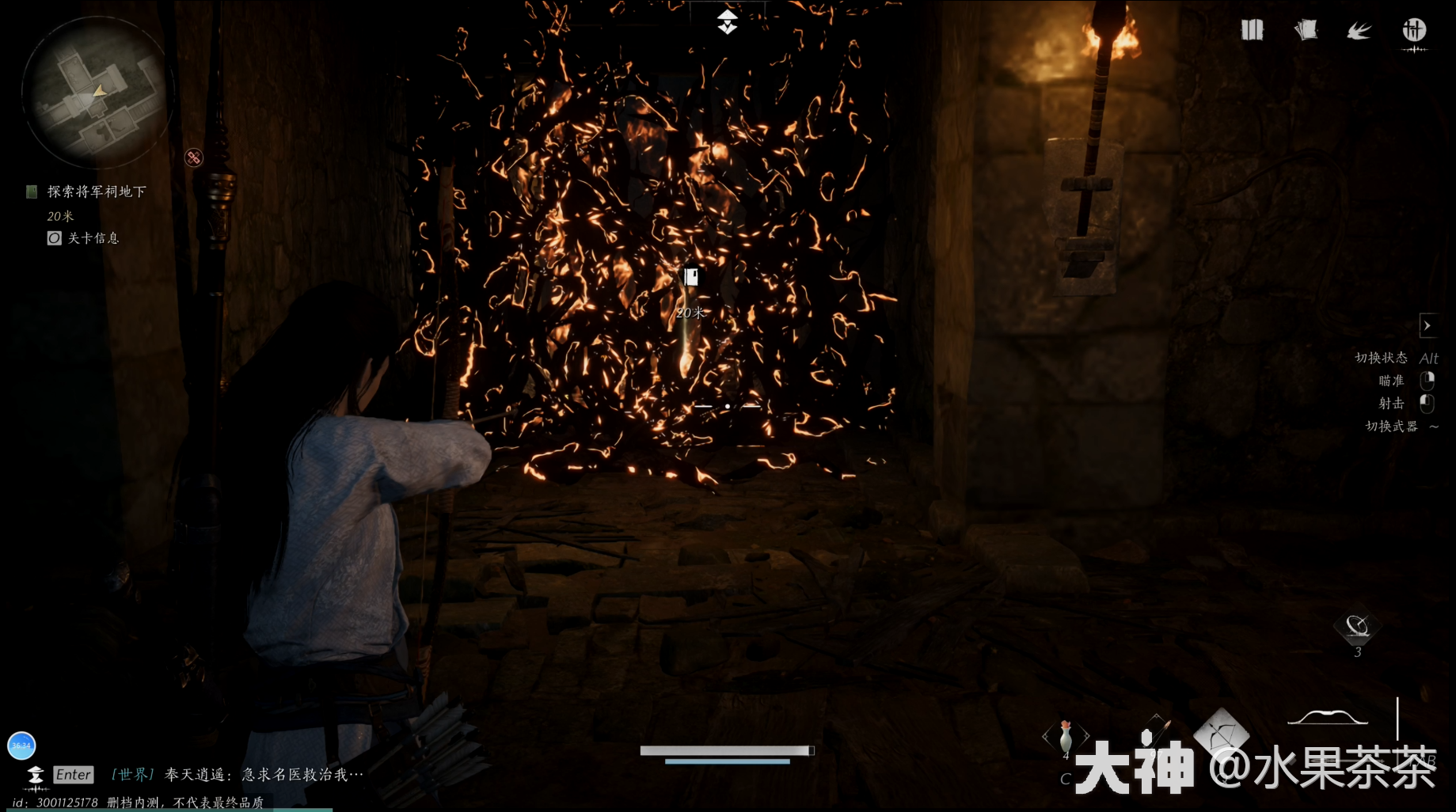Activate the bow and arrow skill diamond
This screenshot has height=812, width=1456.
pyautogui.click(x=1222, y=734)
